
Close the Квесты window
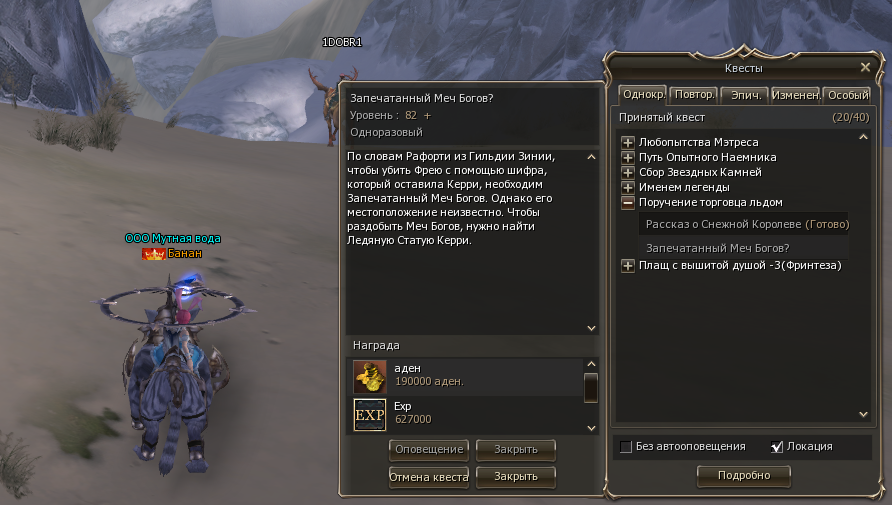(865, 67)
